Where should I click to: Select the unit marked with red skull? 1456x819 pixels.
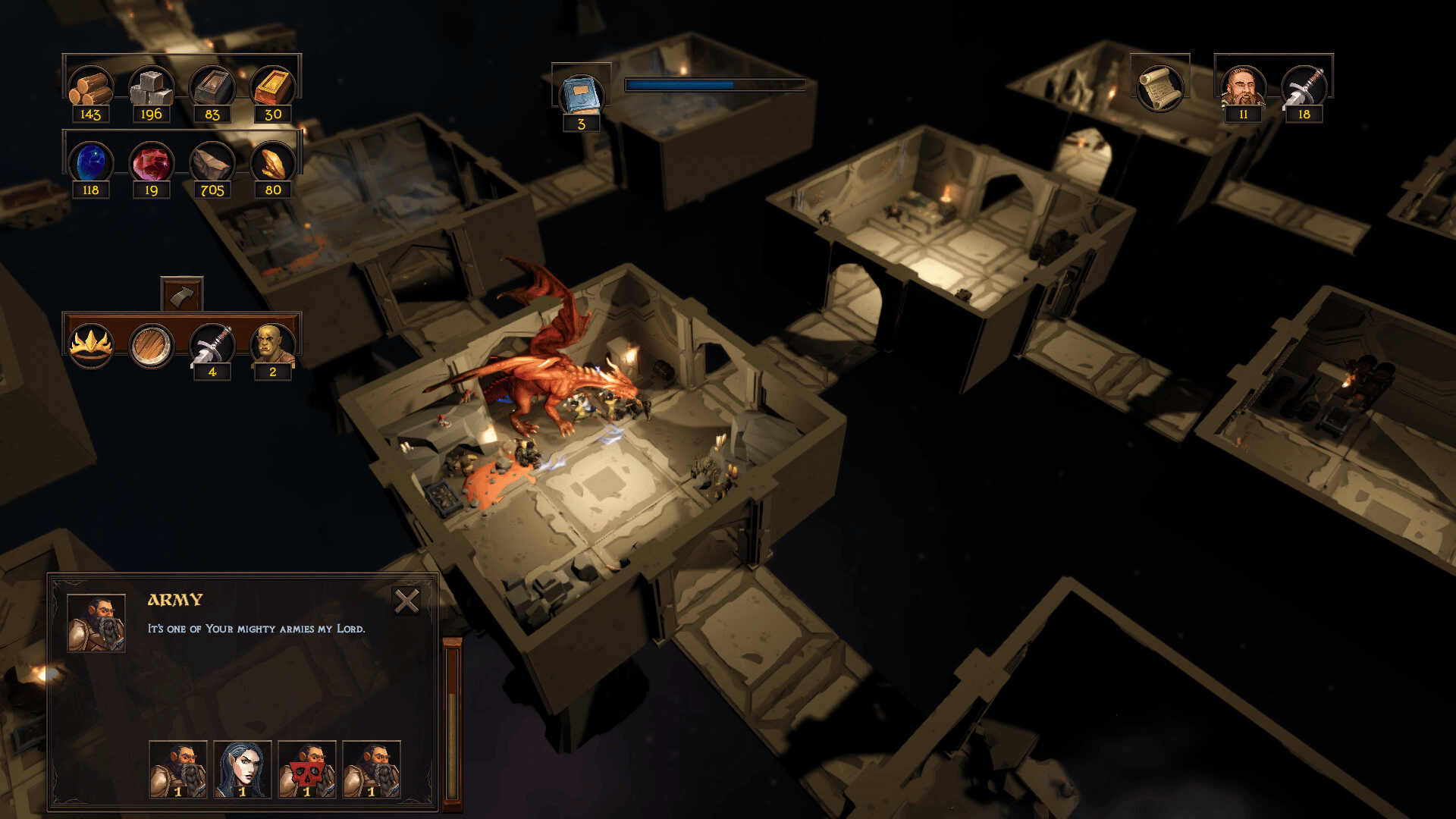click(306, 769)
